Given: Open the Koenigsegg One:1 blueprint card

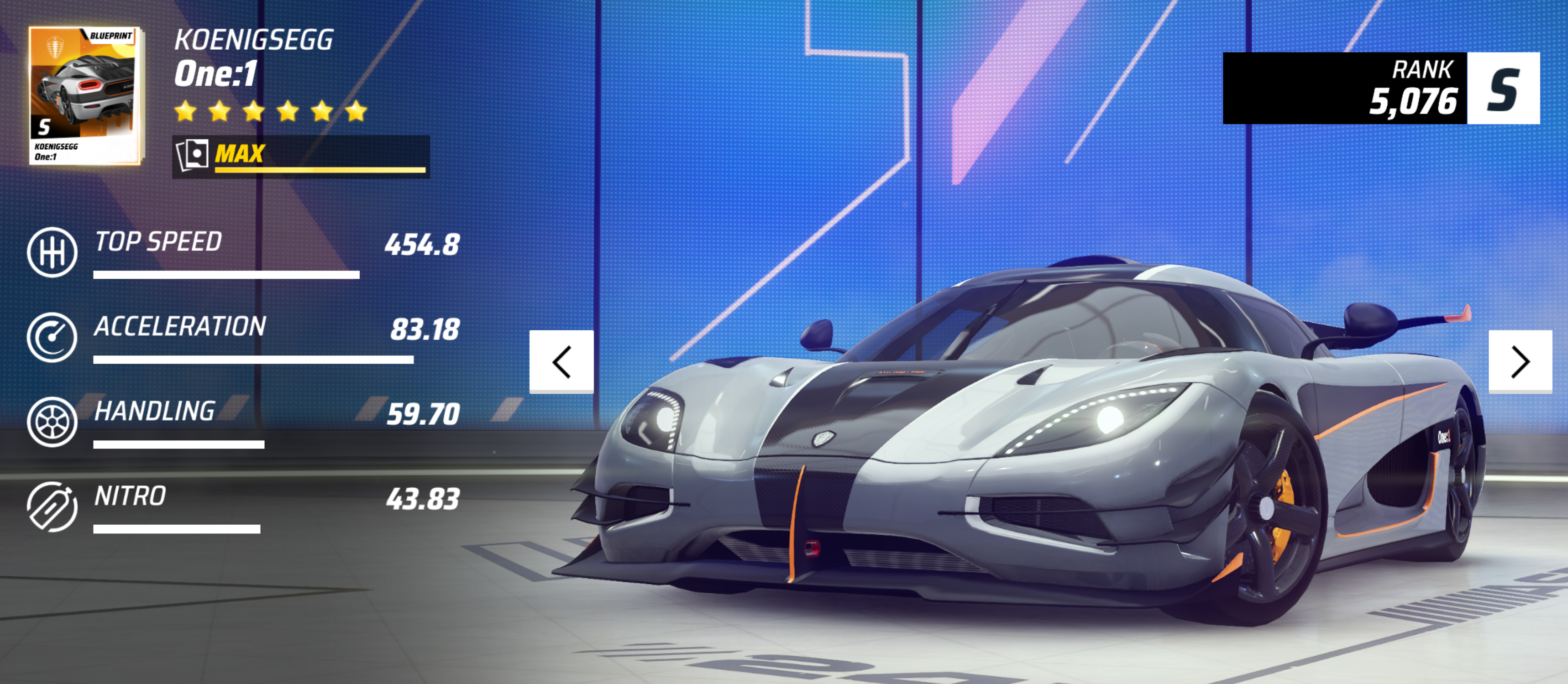Looking at the screenshot, I should pyautogui.click(x=84, y=95).
